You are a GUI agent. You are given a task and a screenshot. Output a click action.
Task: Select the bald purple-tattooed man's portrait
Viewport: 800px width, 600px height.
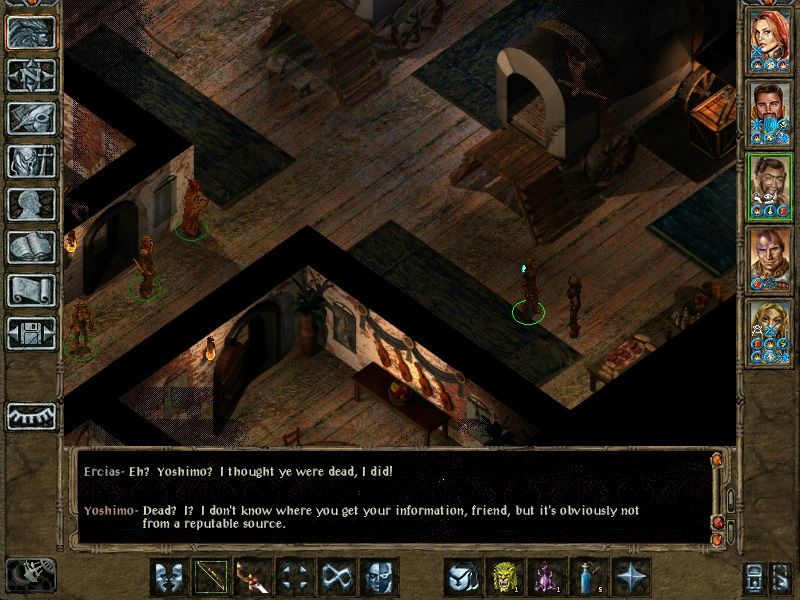click(x=770, y=259)
